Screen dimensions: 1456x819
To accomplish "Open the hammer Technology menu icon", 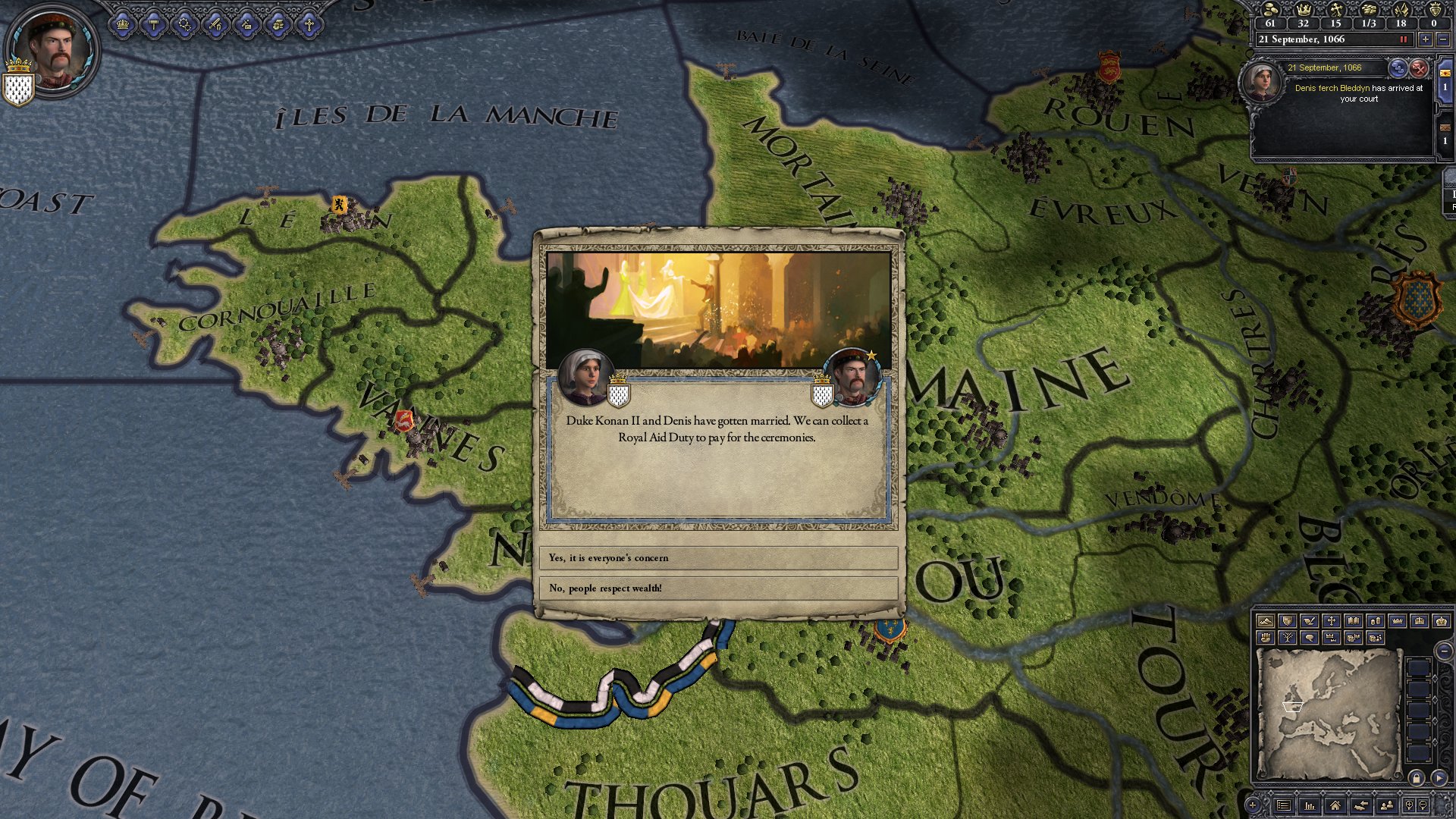I will click(x=154, y=25).
